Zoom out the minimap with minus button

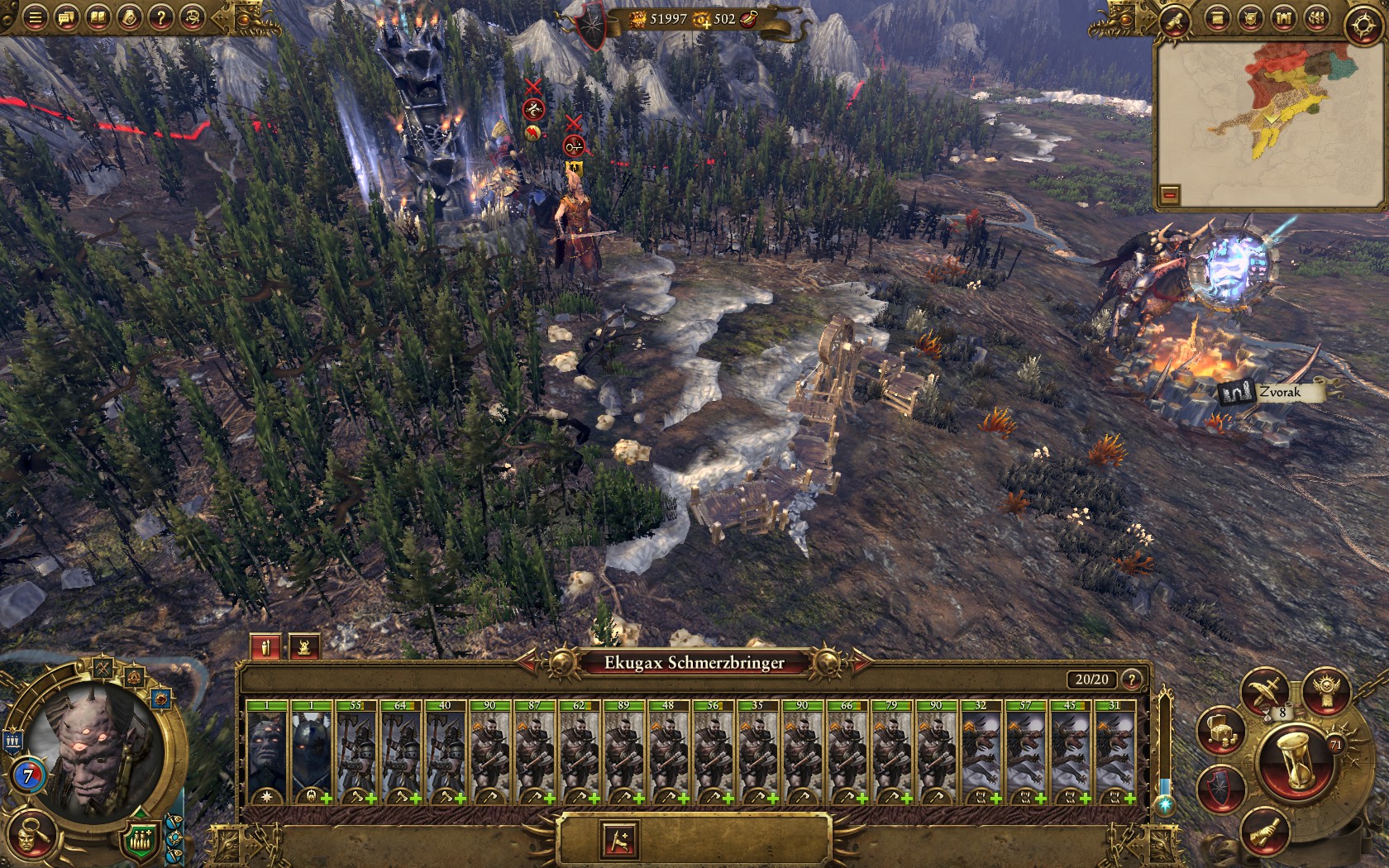[1169, 195]
